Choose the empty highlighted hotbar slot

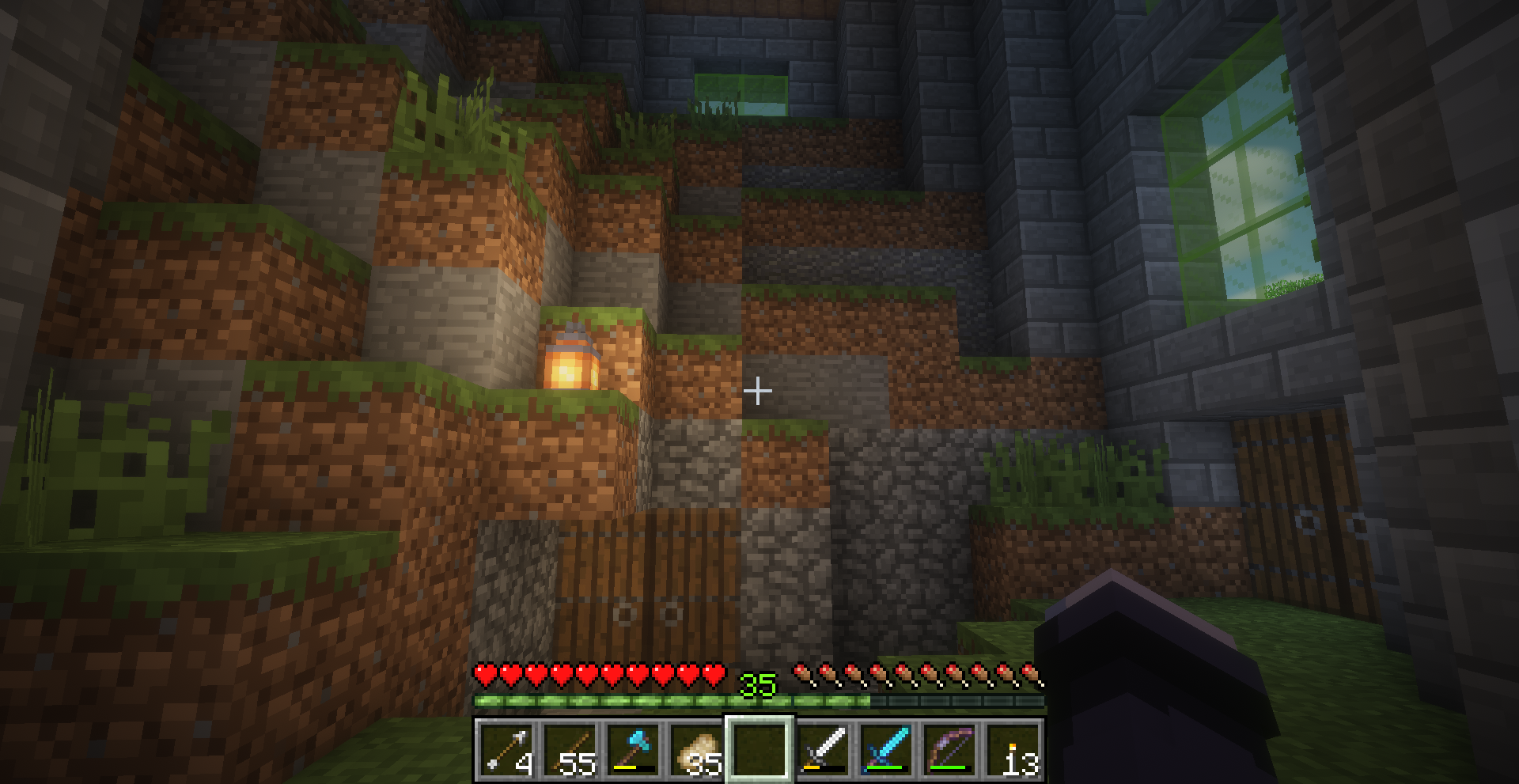pyautogui.click(x=759, y=748)
